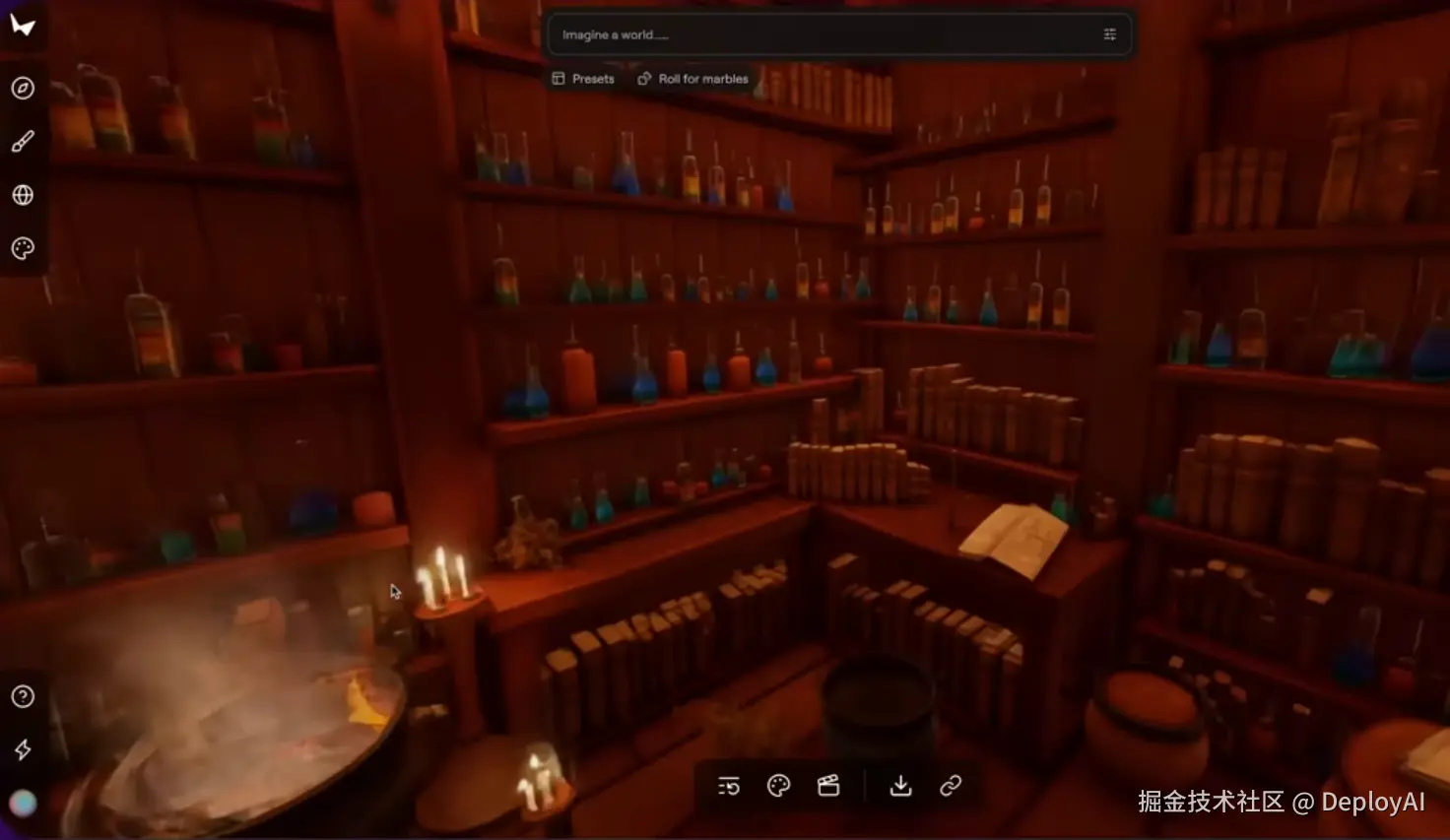Open the user profile avatar
The width and height of the screenshot is (1450, 840).
coord(23,804)
